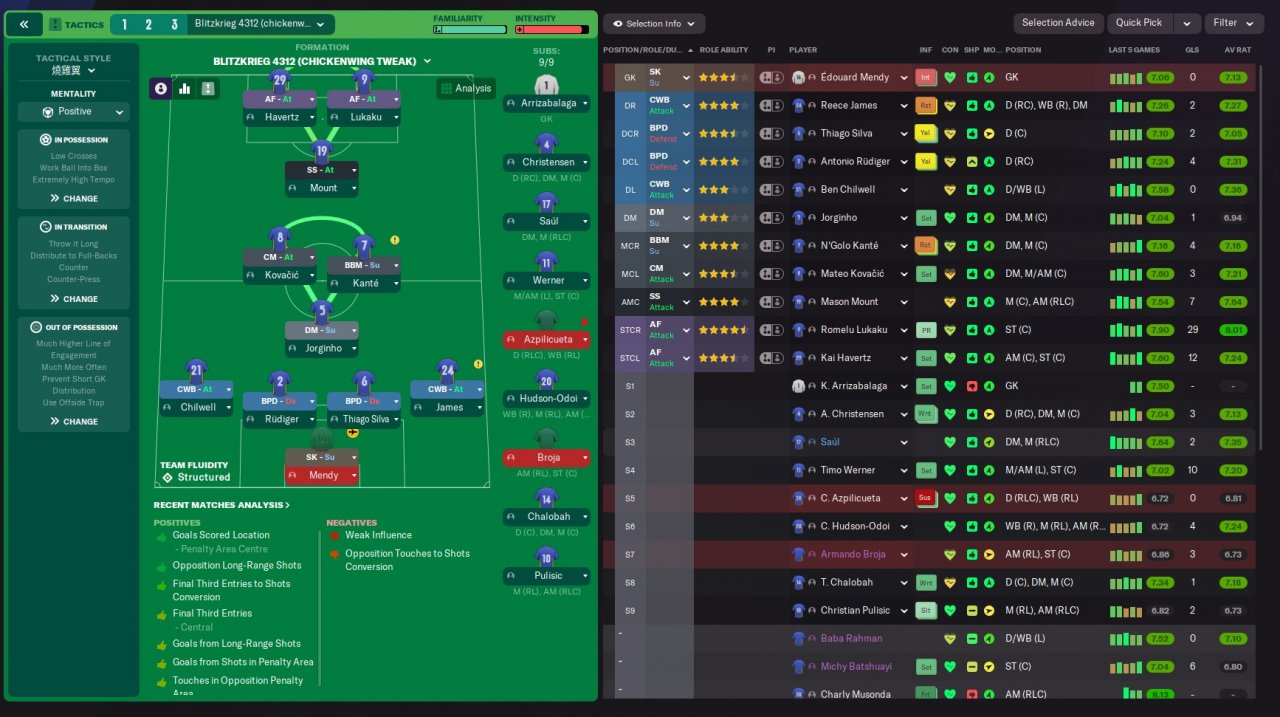Expand the formation name dropdown

coord(323,61)
